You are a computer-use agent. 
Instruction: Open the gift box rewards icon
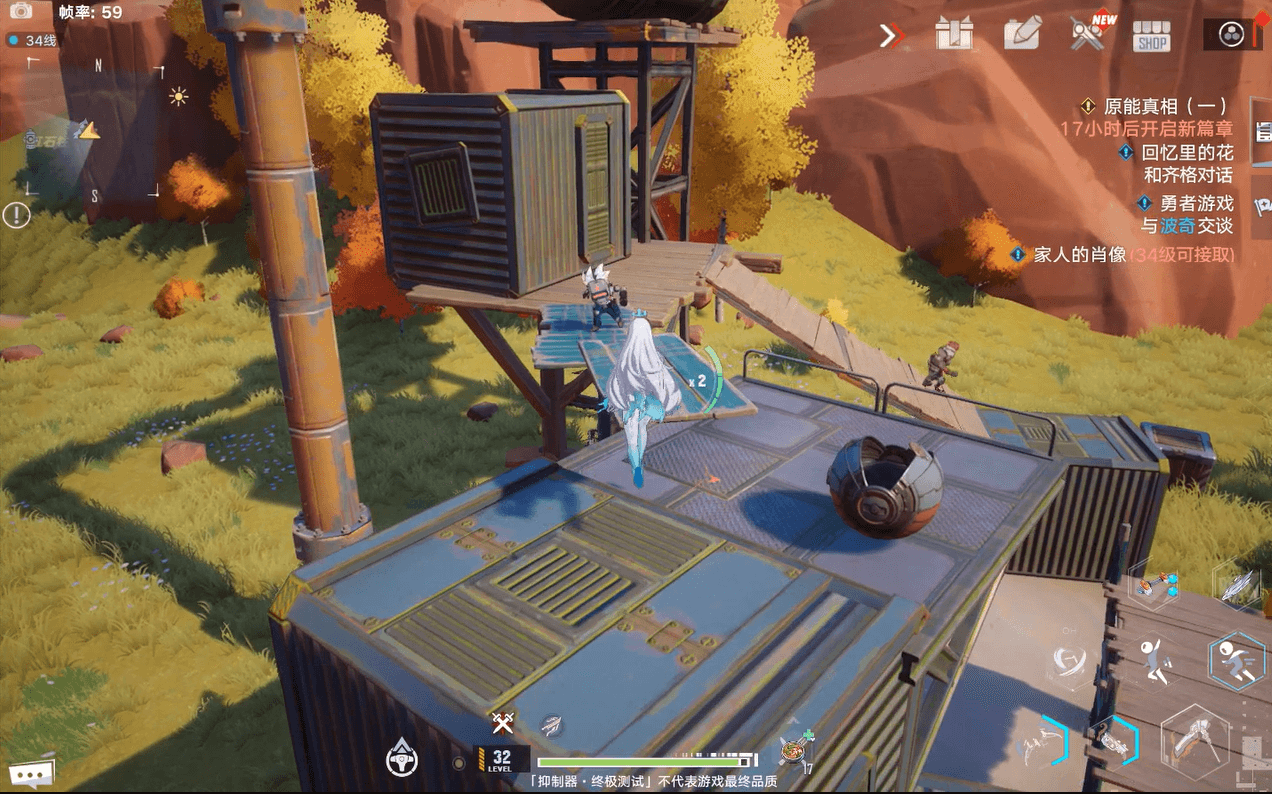click(954, 34)
